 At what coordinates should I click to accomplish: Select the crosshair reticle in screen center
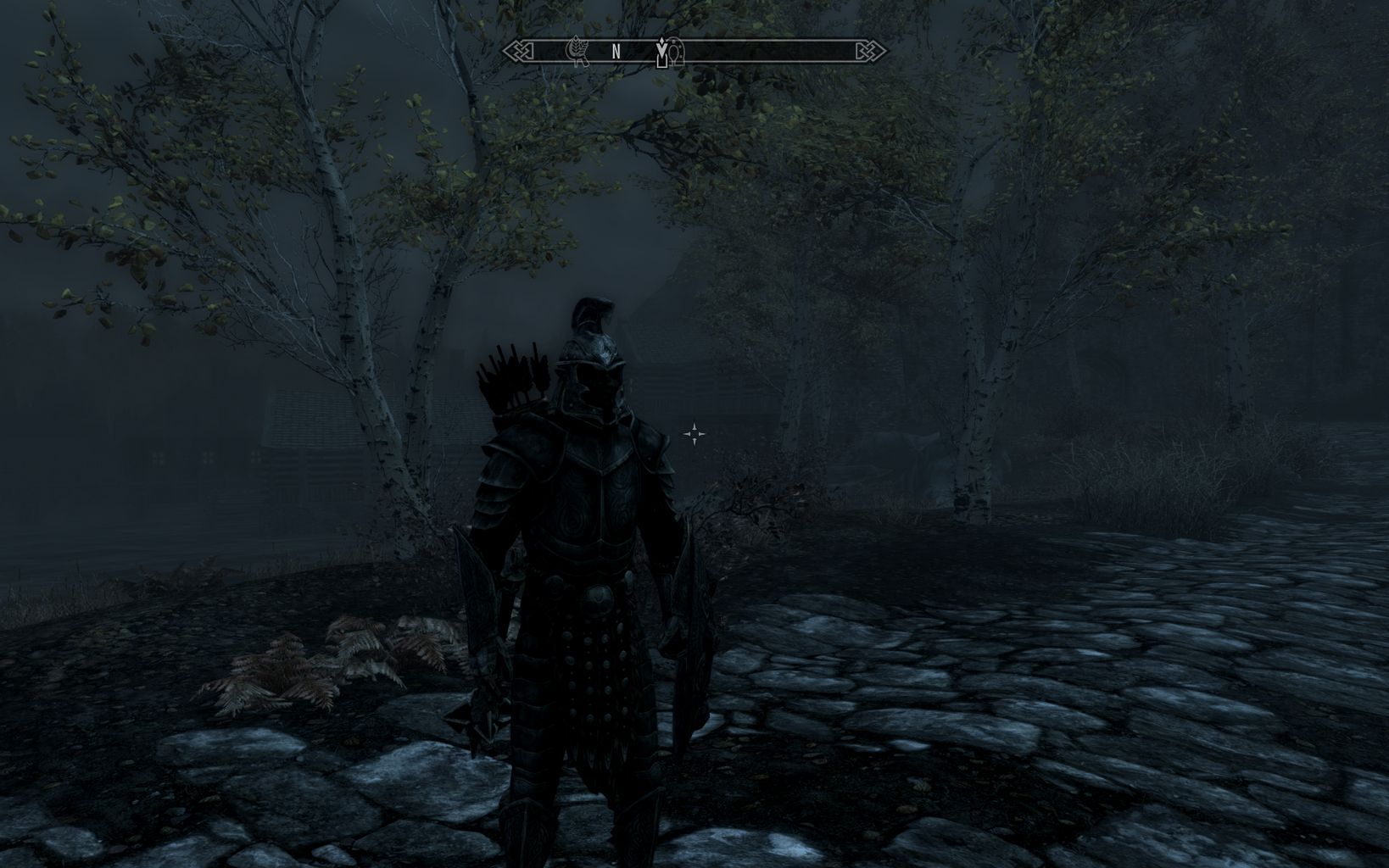tap(695, 433)
